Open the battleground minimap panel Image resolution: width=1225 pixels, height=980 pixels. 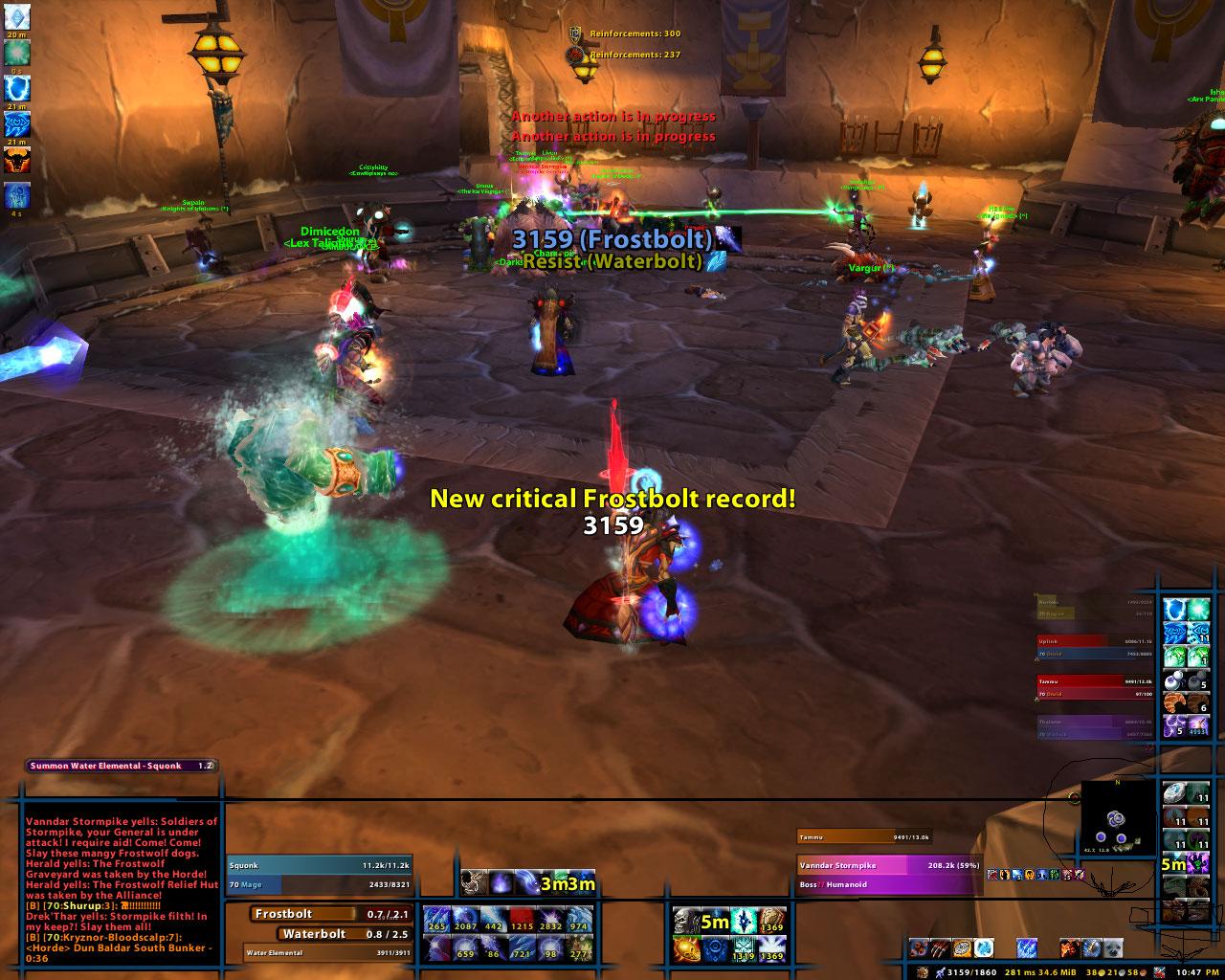pyautogui.click(x=1118, y=816)
